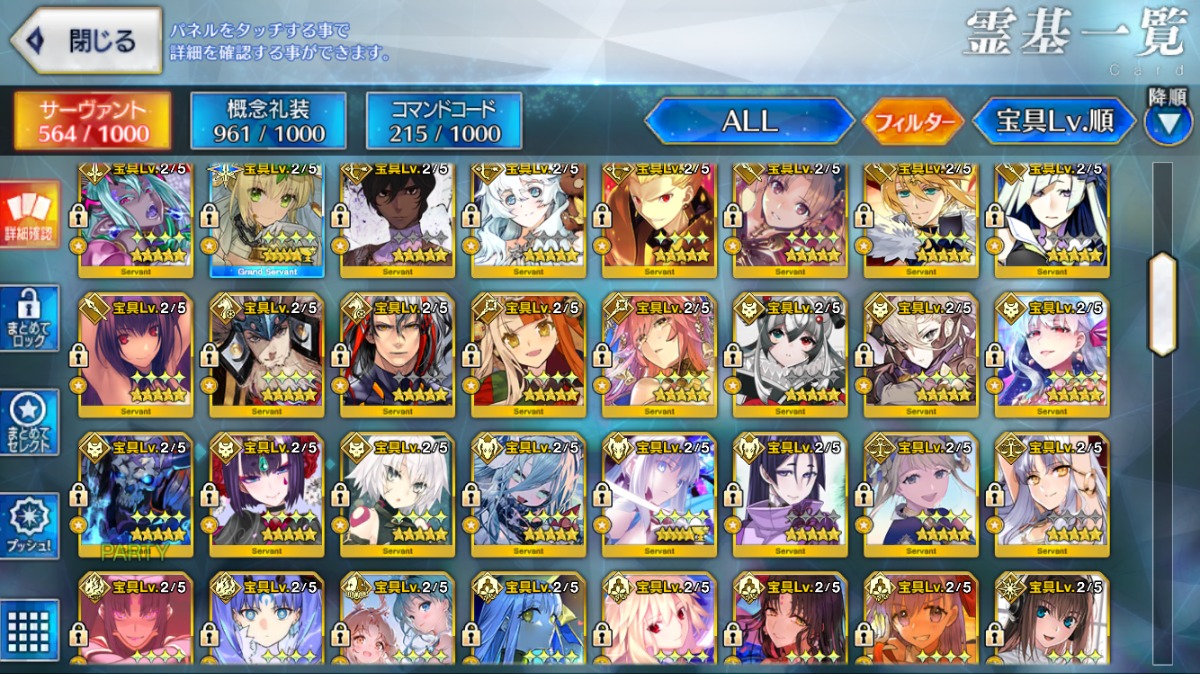
Task: Grab the list scrollbar handle
Action: tap(1162, 304)
